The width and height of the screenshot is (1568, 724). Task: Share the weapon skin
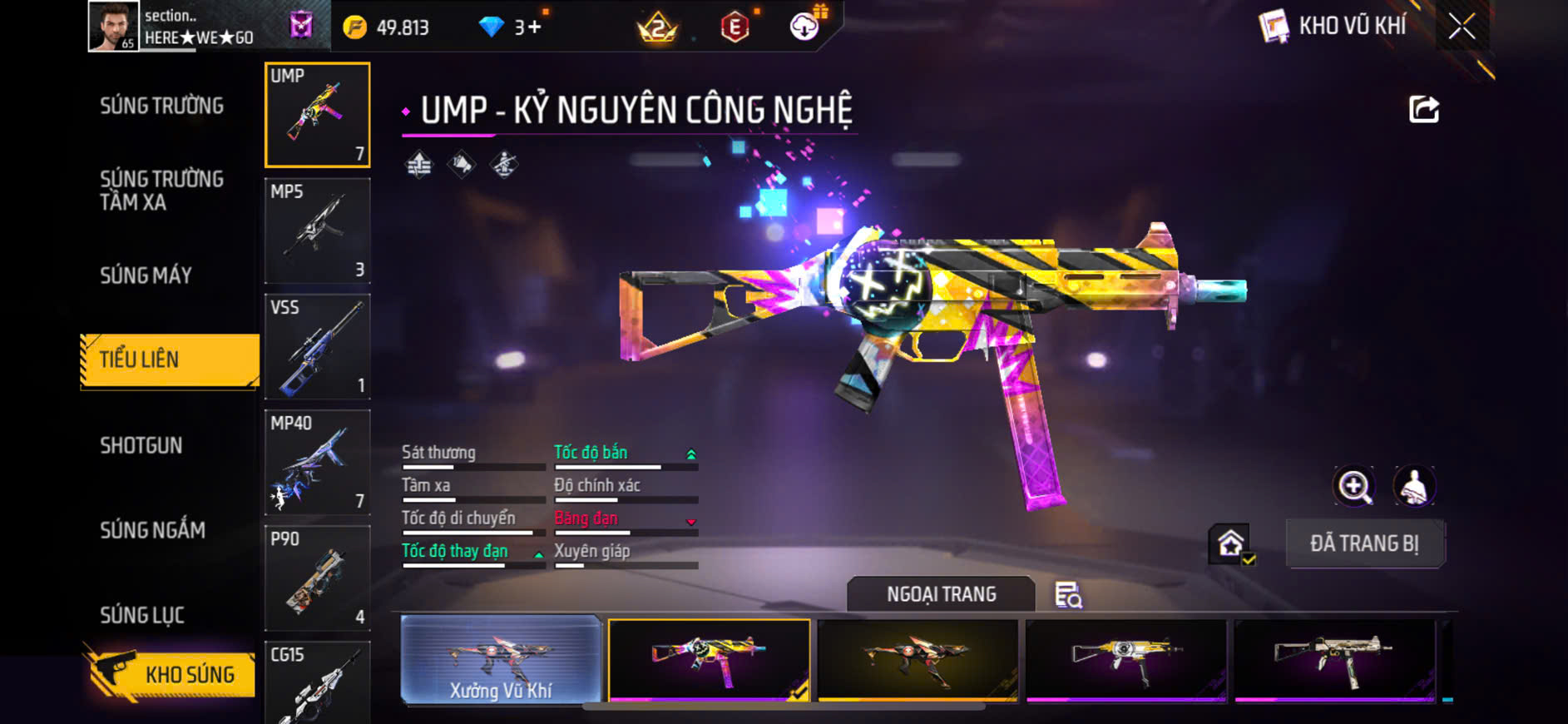[x=1423, y=109]
